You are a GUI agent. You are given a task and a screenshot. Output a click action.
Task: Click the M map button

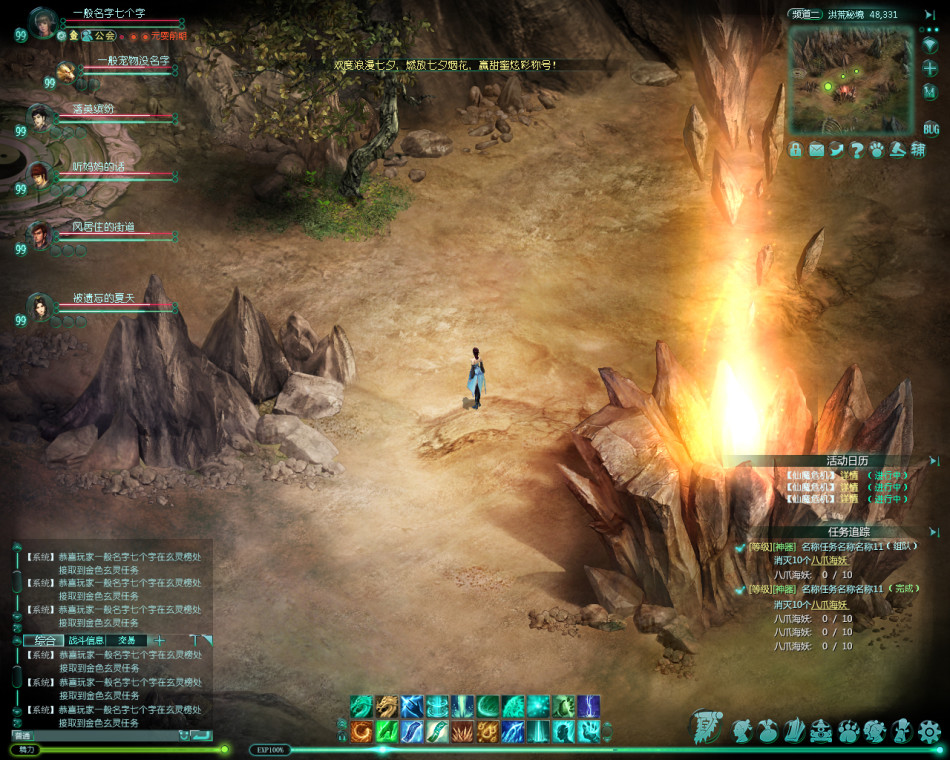(931, 91)
